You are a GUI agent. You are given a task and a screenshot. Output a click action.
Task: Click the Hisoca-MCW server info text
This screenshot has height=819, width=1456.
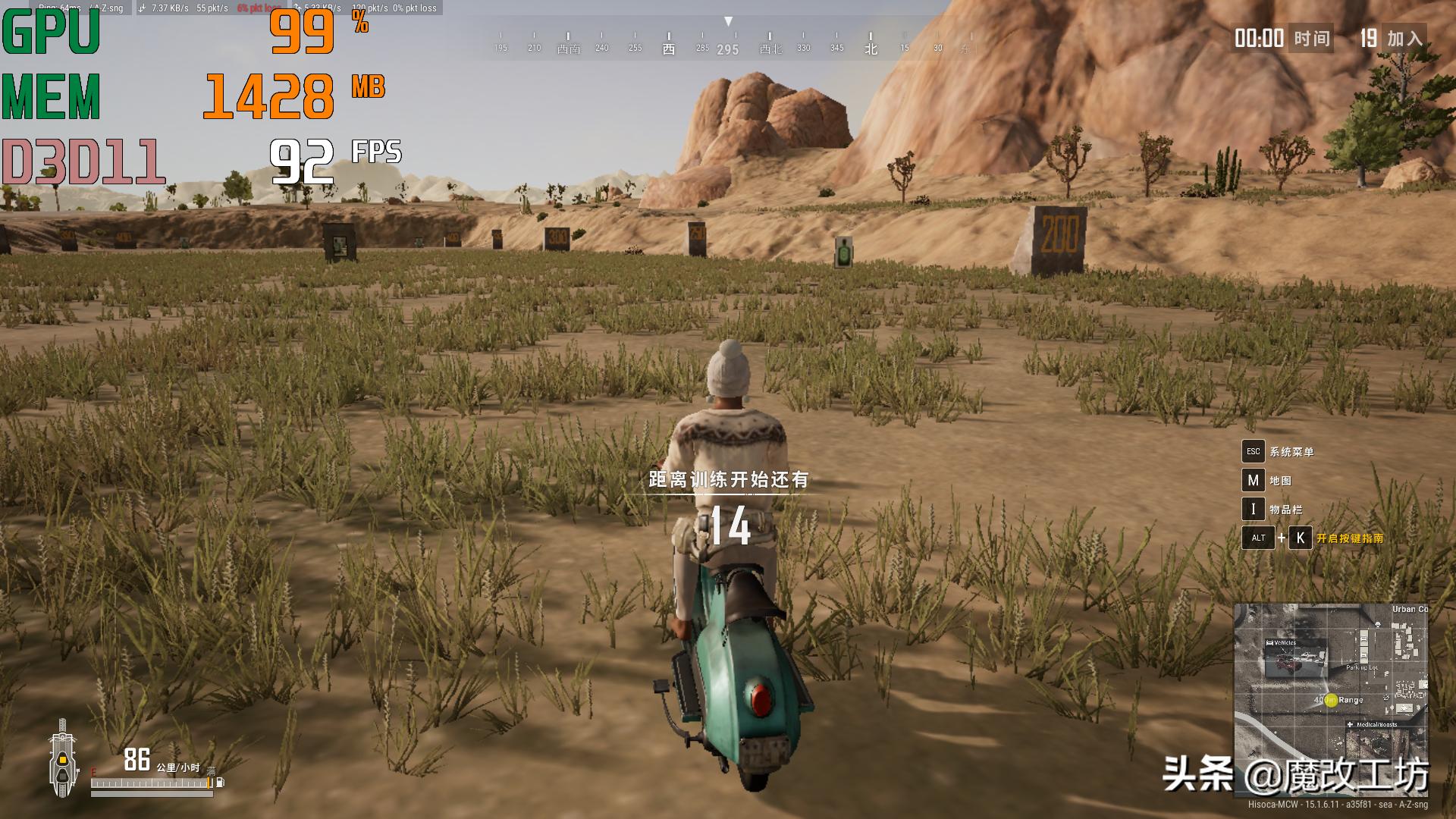1338,805
